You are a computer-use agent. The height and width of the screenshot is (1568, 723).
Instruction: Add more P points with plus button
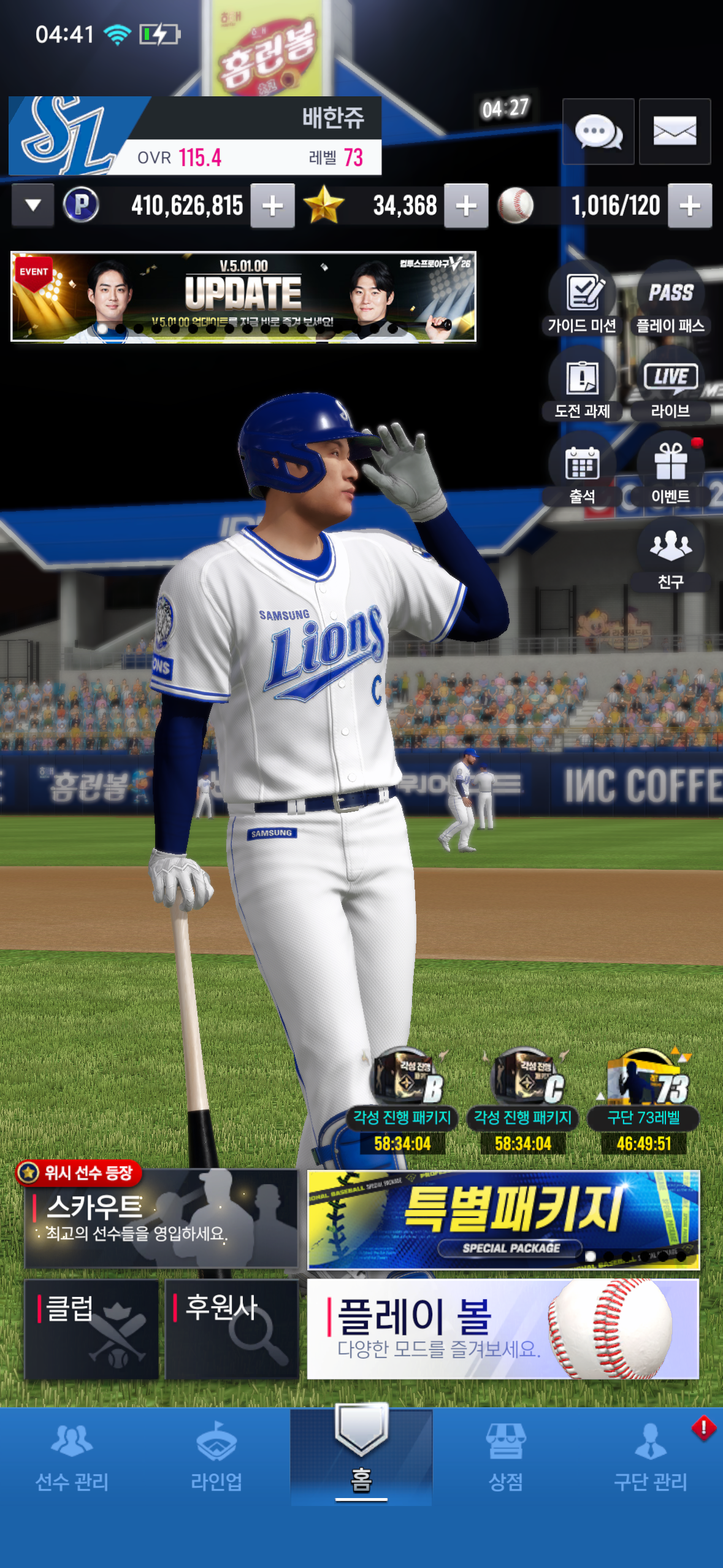point(272,206)
